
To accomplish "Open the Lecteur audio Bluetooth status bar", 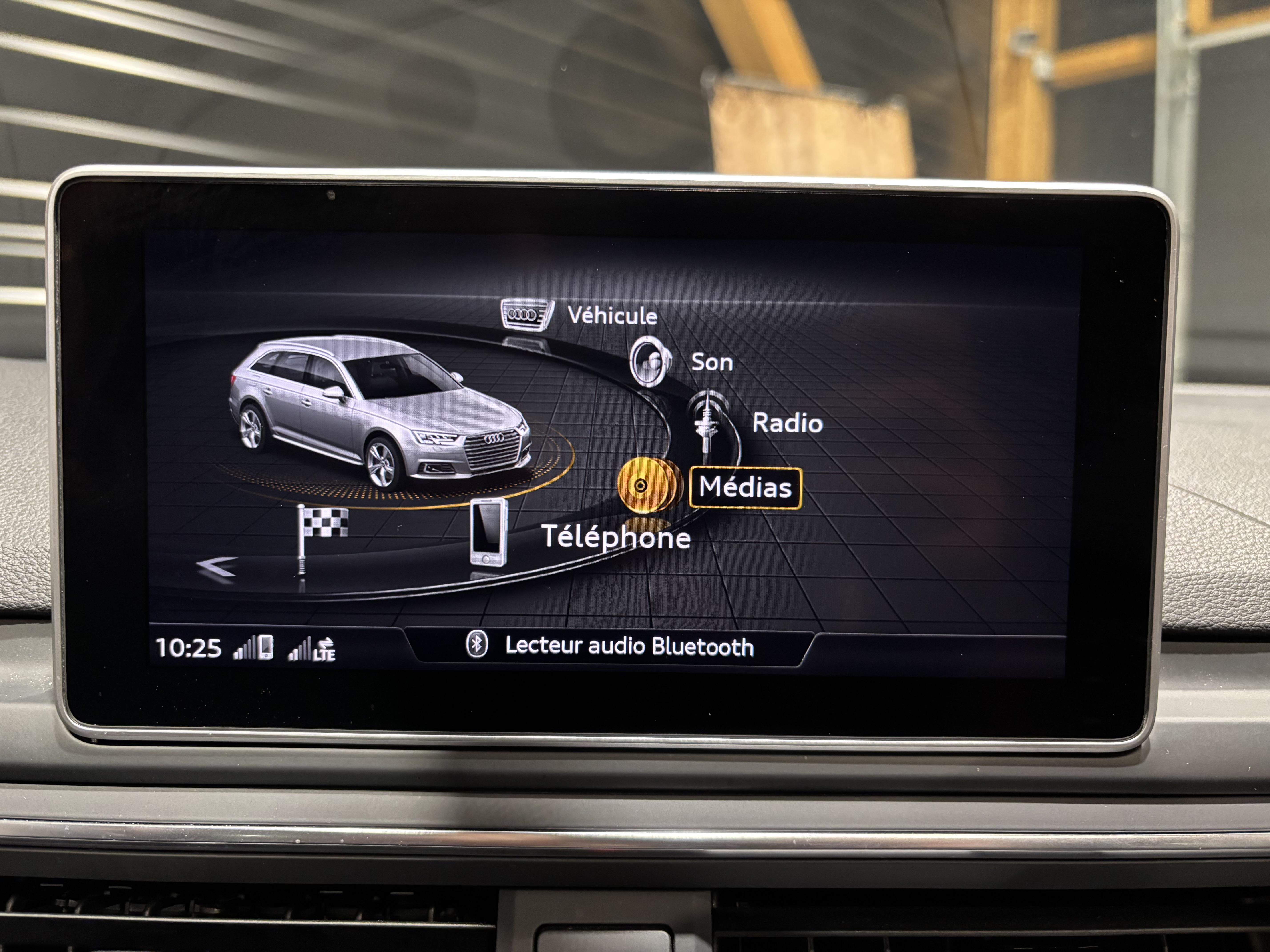I will click(x=610, y=646).
